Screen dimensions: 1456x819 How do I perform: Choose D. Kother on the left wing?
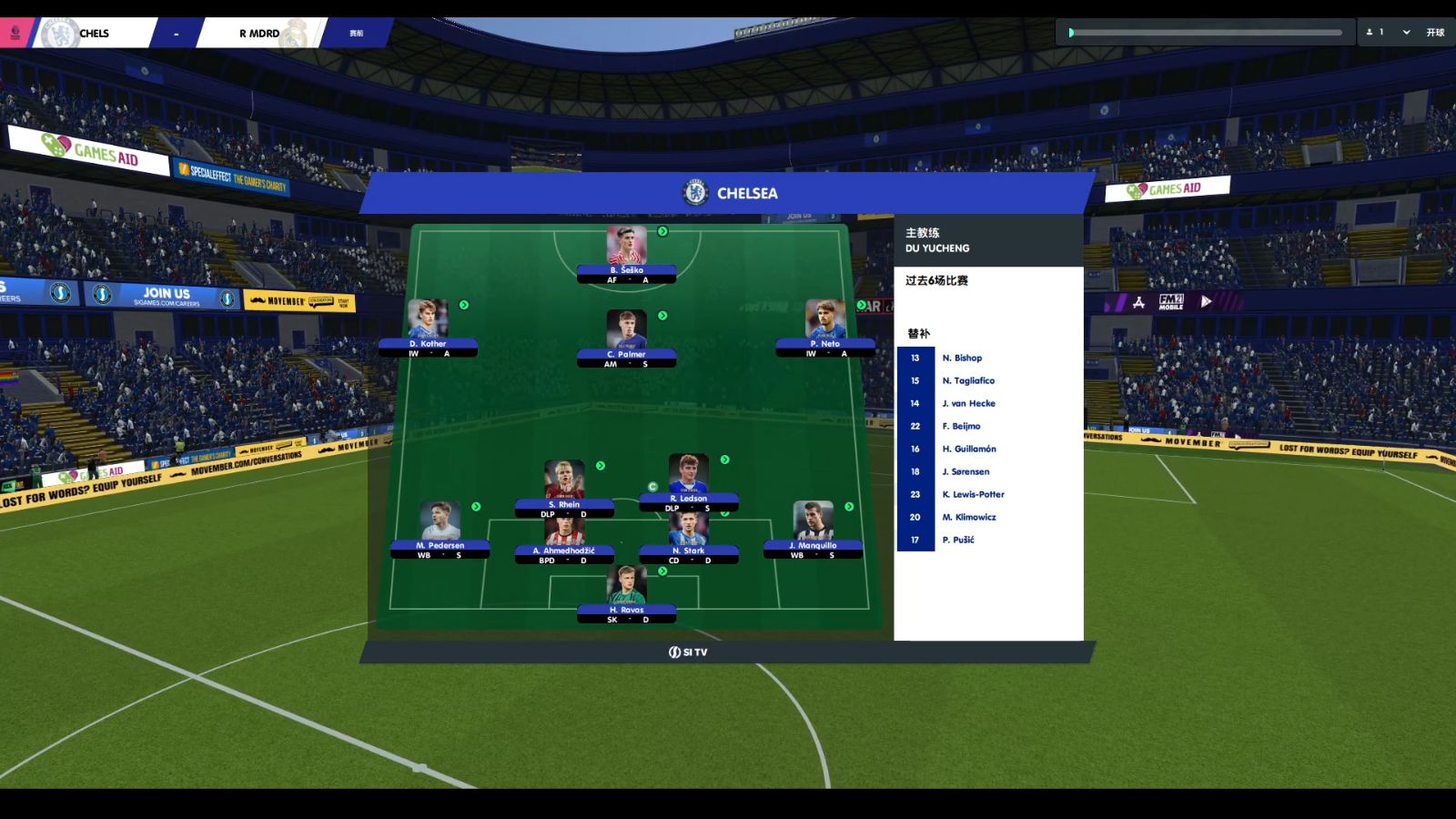[x=428, y=329]
